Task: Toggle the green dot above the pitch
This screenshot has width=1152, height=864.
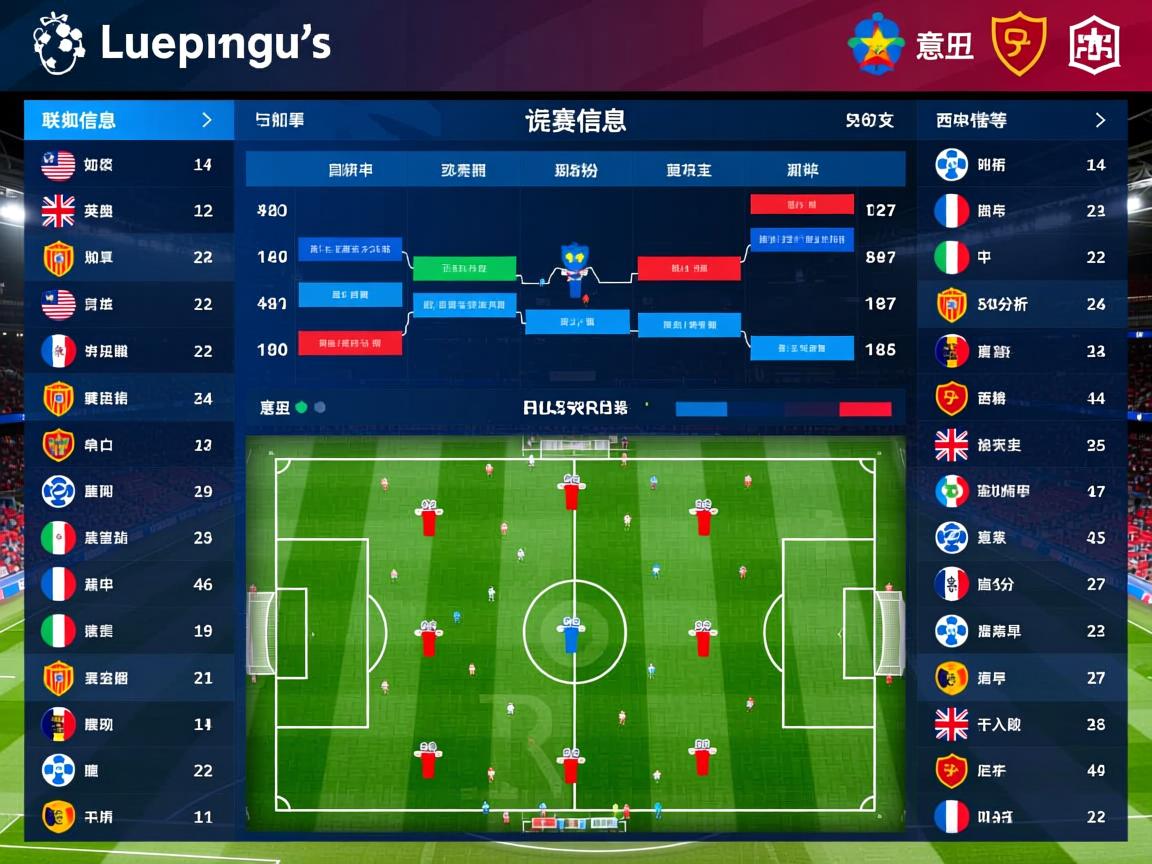Action: [301, 408]
